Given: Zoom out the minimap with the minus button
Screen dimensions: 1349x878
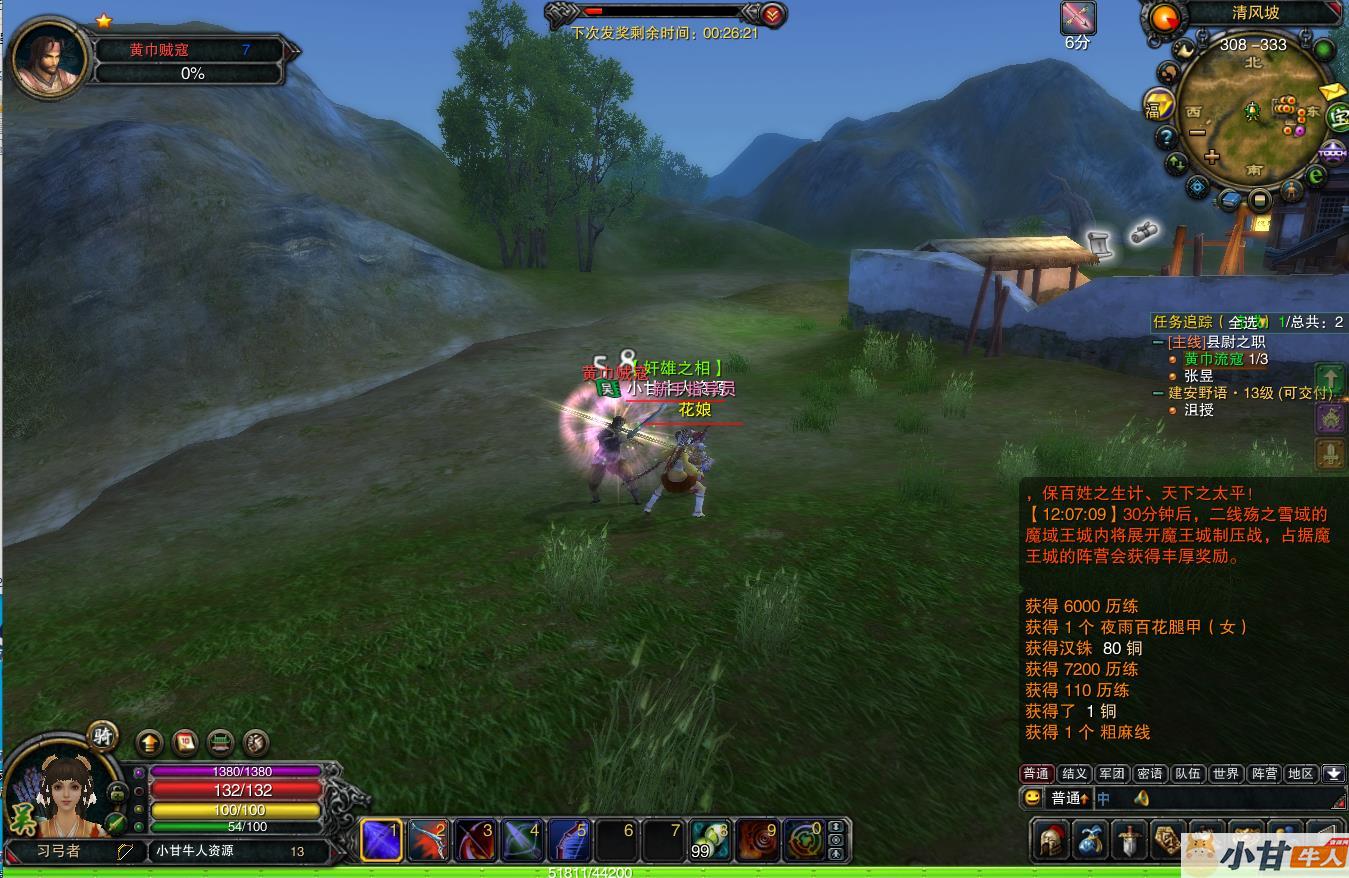Looking at the screenshot, I should point(1196,133).
